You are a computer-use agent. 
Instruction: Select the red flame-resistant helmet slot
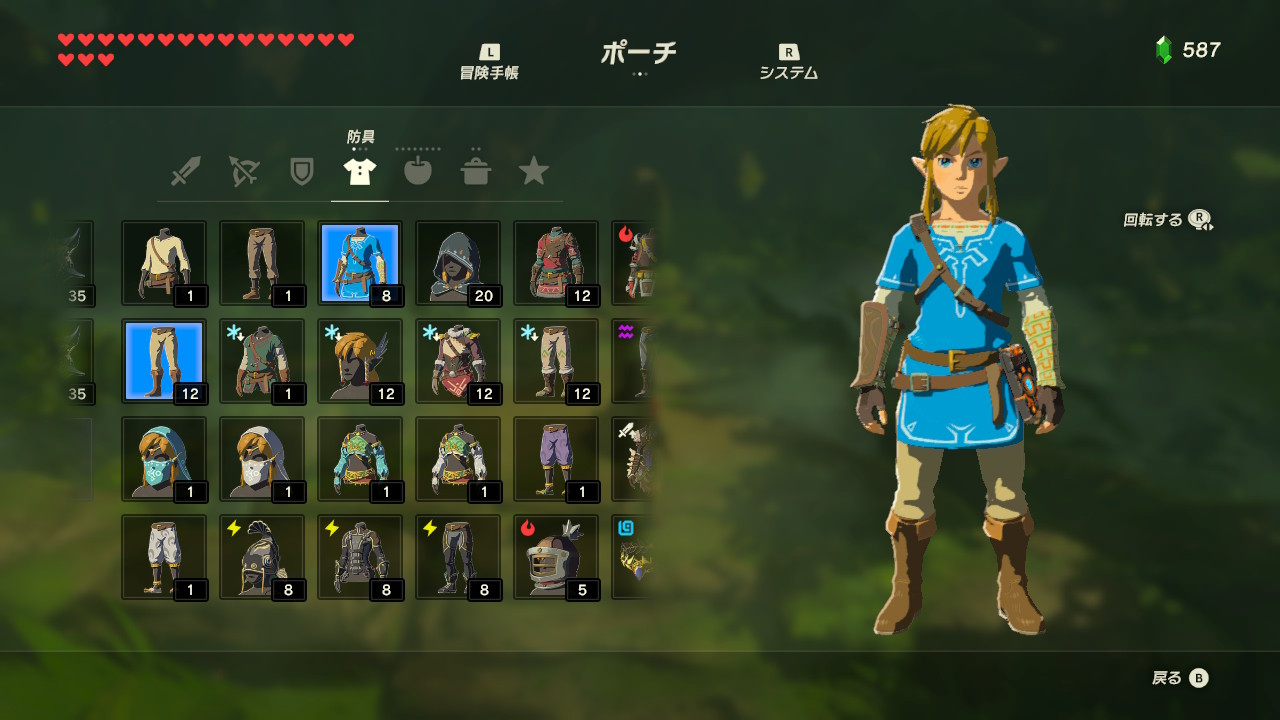coord(556,557)
